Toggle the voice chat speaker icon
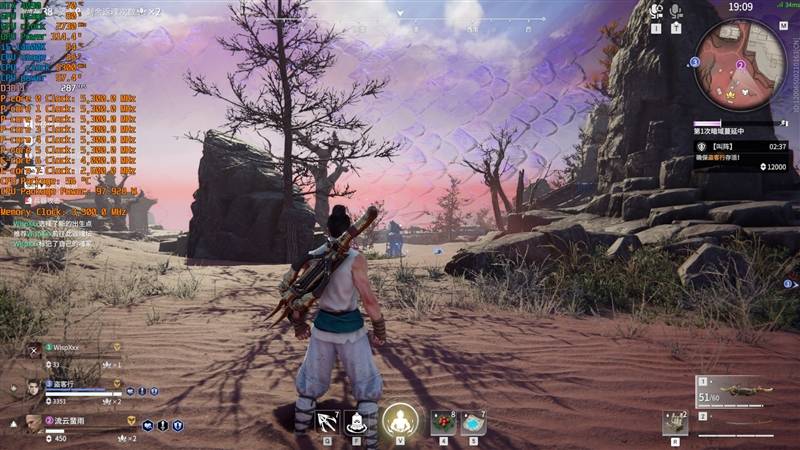This screenshot has width=800, height=450. [656, 11]
